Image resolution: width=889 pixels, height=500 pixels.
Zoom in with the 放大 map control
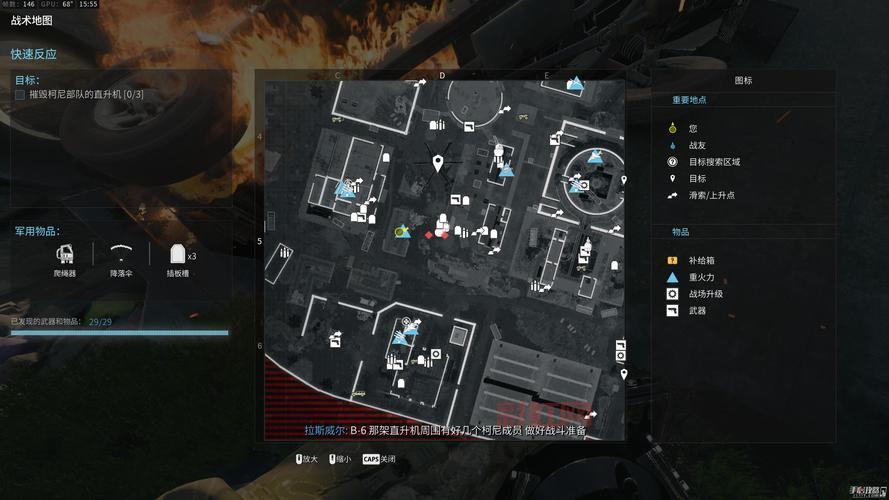click(306, 459)
